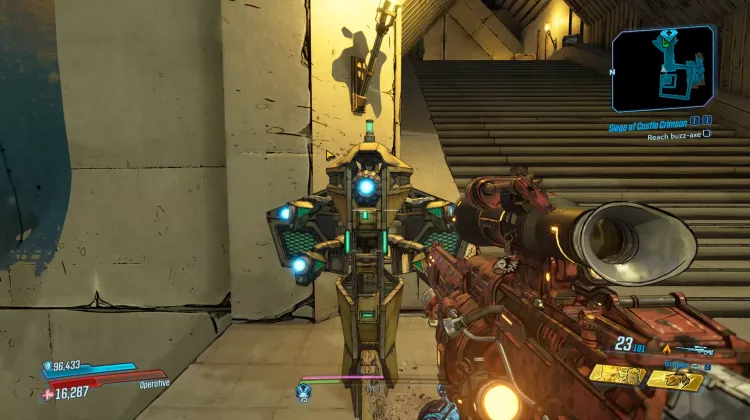
Task: Activate the blue action skill icon
Action: pyautogui.click(x=304, y=391)
